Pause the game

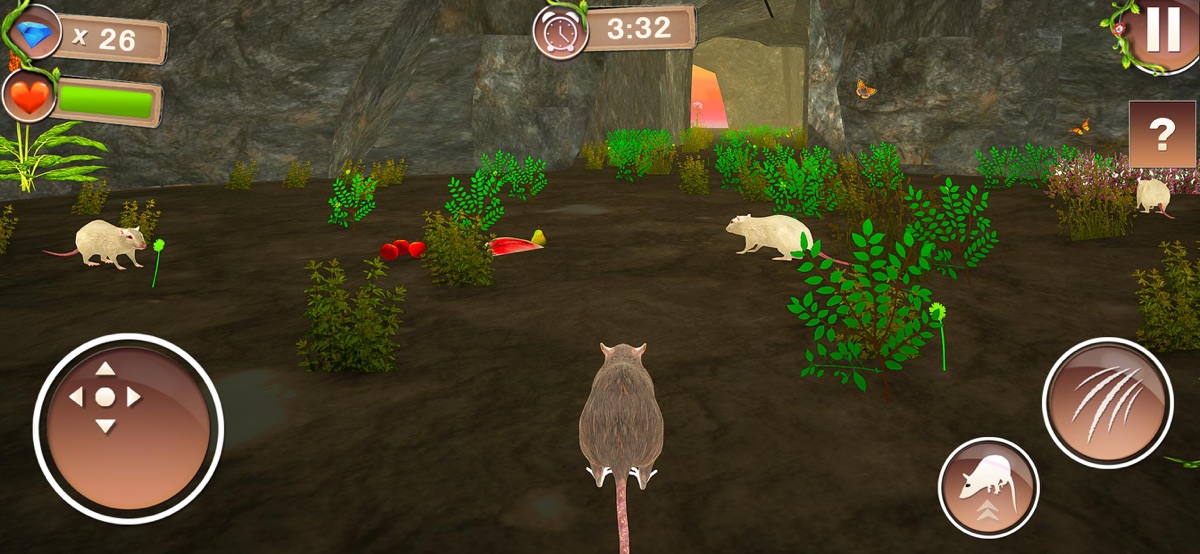[x=1162, y=32]
